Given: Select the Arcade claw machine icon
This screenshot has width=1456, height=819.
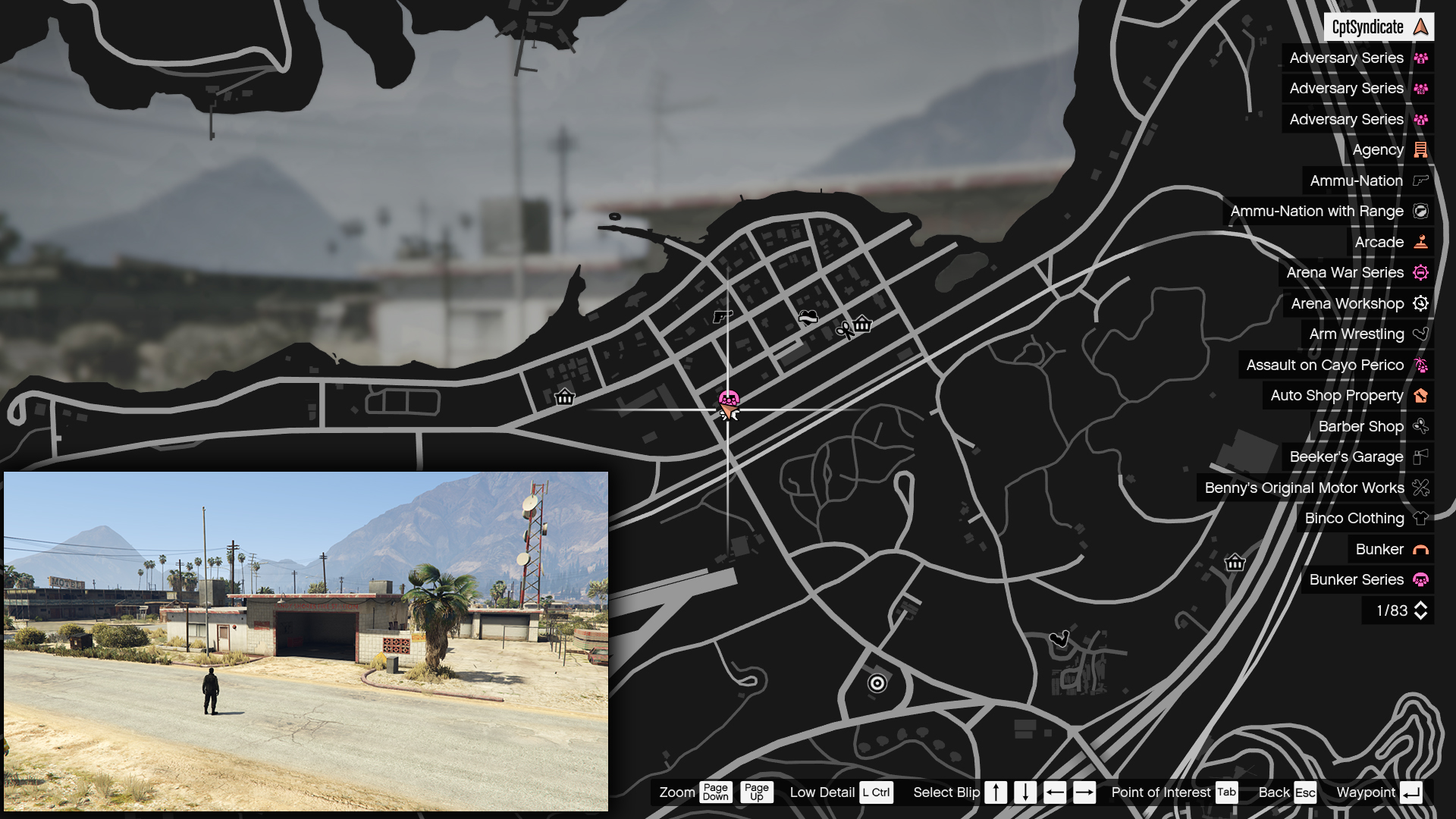Looking at the screenshot, I should click(1420, 242).
